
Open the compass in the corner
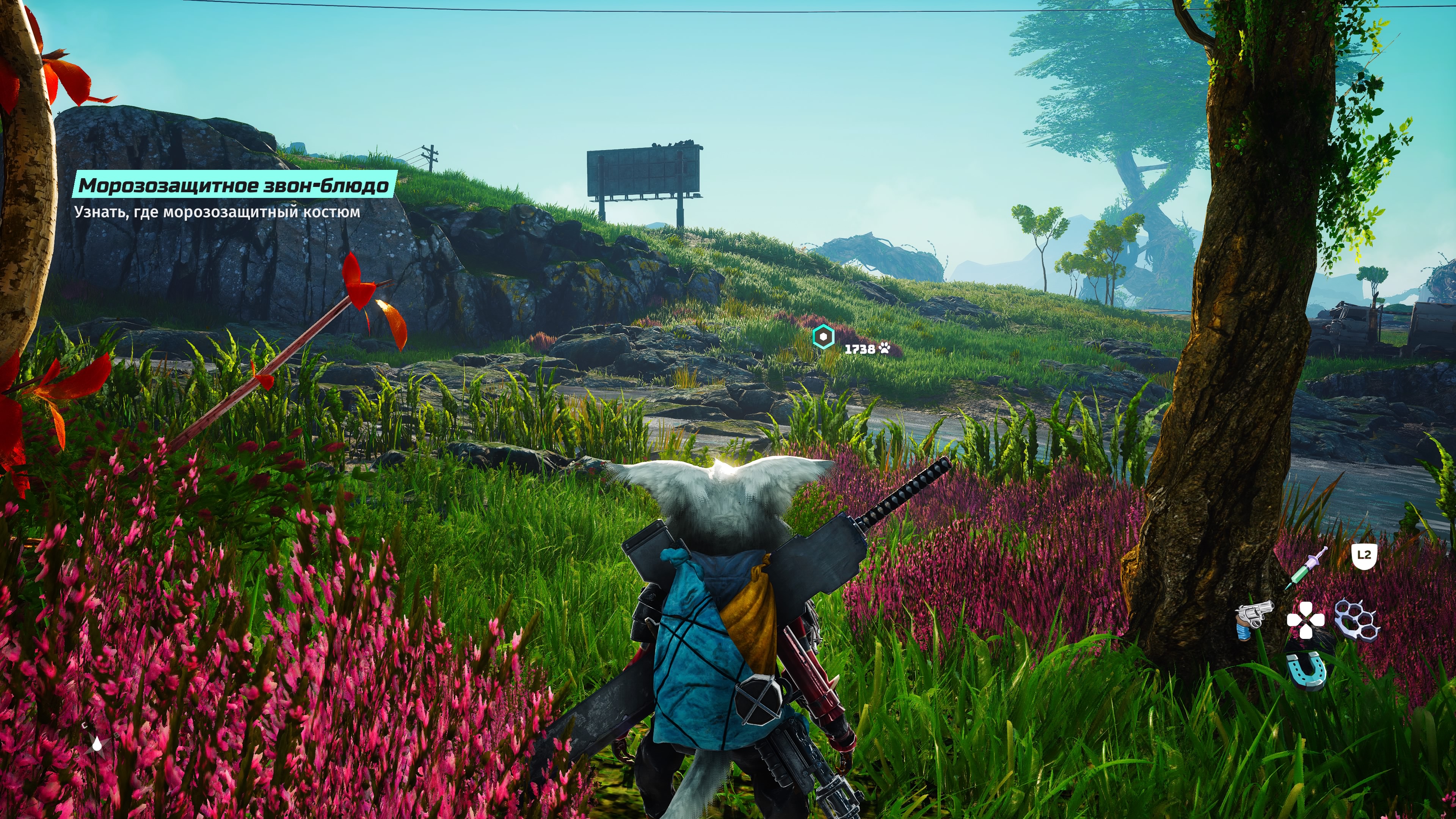(x=97, y=743)
